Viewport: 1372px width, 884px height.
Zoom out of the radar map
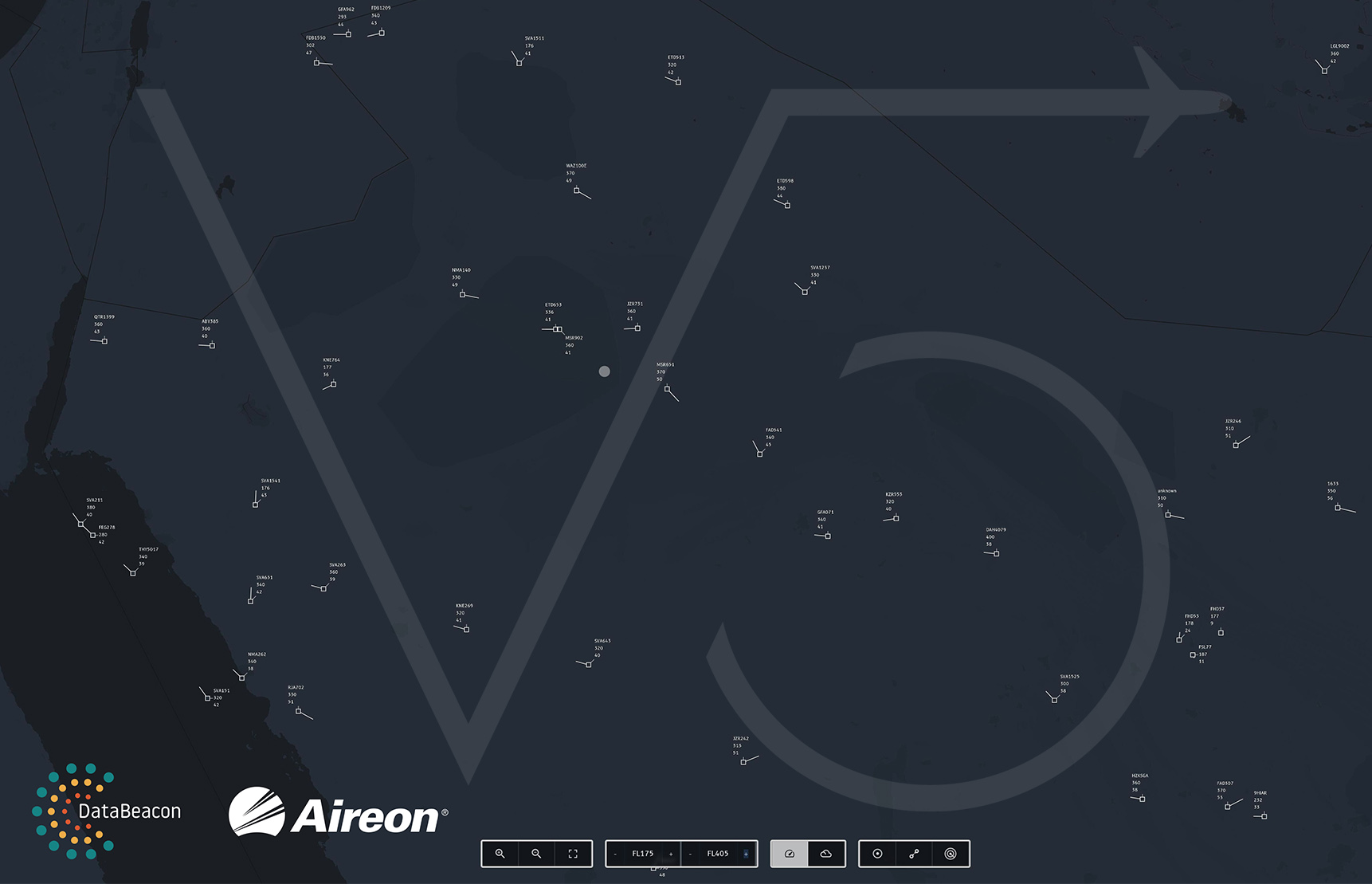[x=536, y=853]
